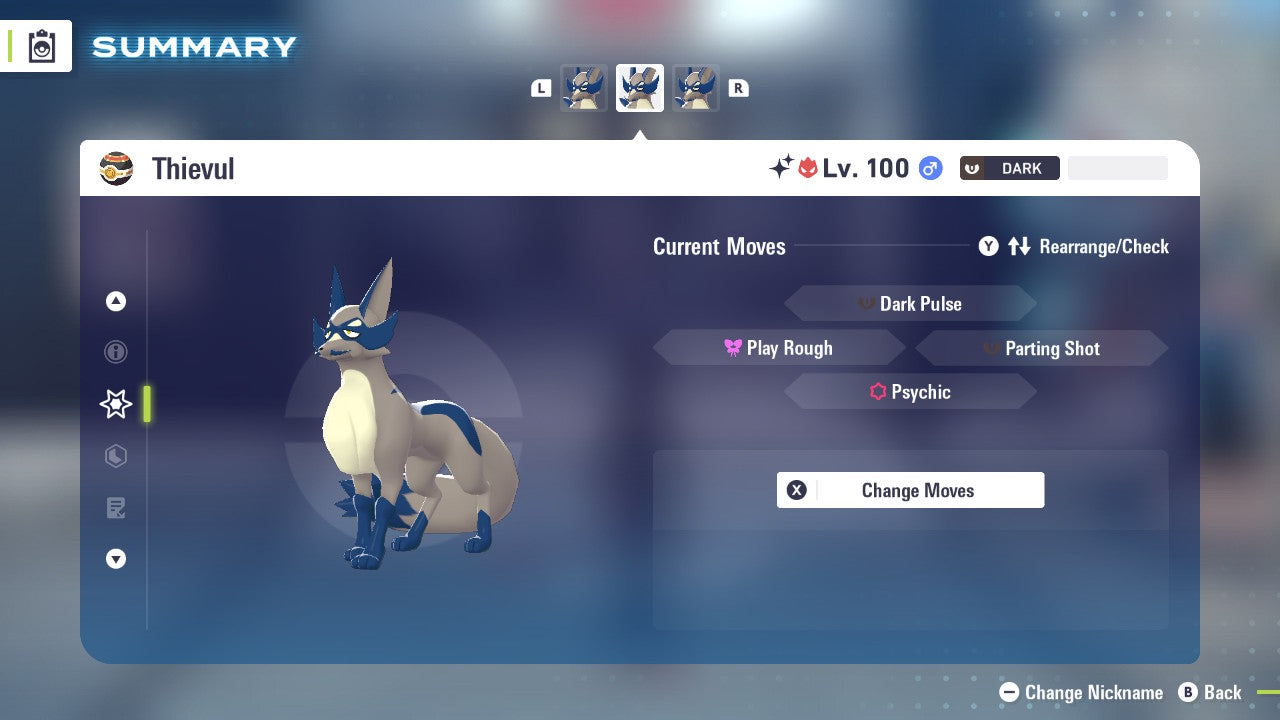Click the down arrow to view next page
This screenshot has width=1280, height=720.
pyautogui.click(x=115, y=559)
